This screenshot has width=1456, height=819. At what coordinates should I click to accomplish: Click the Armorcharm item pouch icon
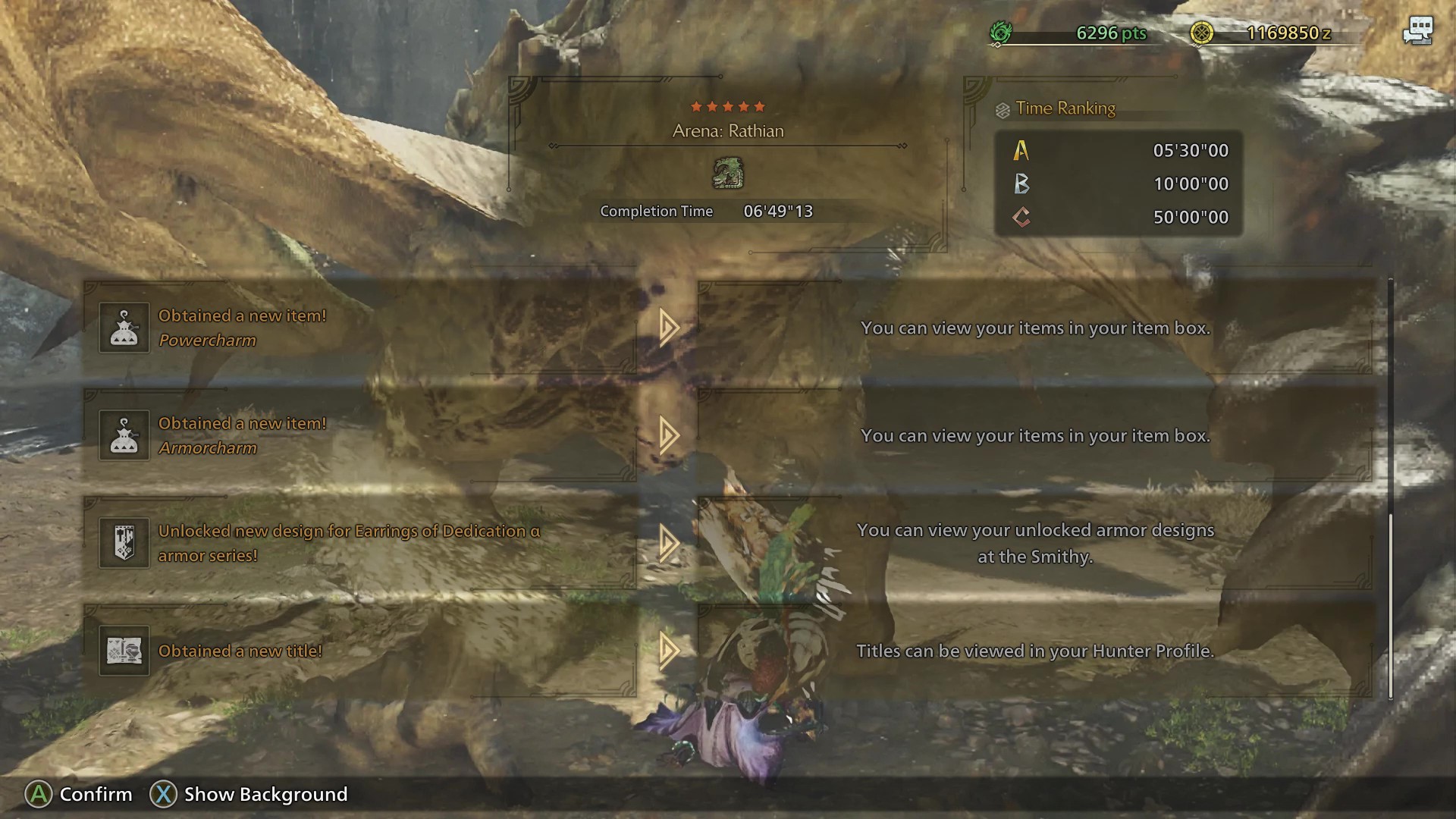point(124,435)
